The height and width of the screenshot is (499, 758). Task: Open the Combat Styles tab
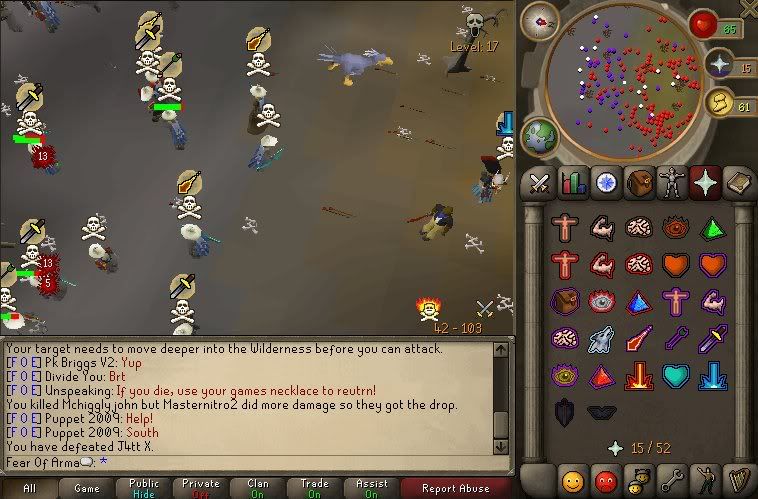click(x=540, y=183)
